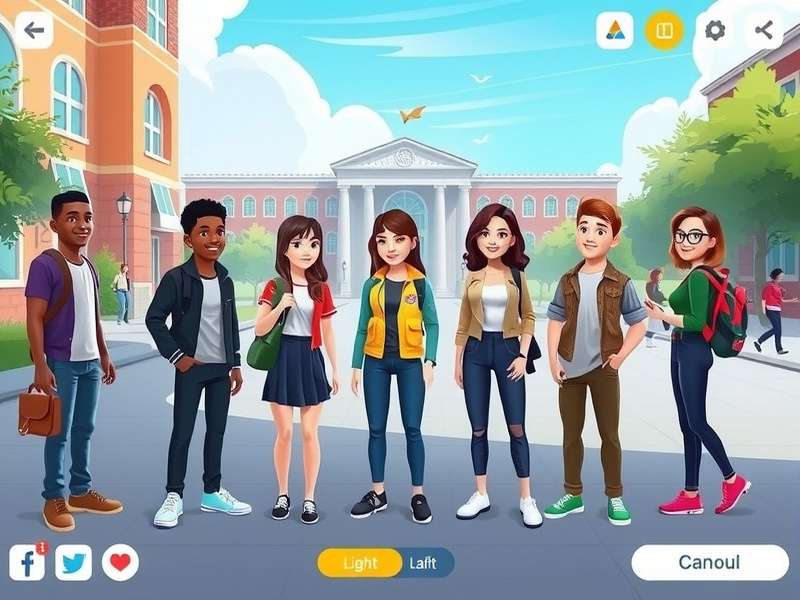Click the Canoul button
Image resolution: width=800 pixels, height=600 pixels.
[x=710, y=562]
